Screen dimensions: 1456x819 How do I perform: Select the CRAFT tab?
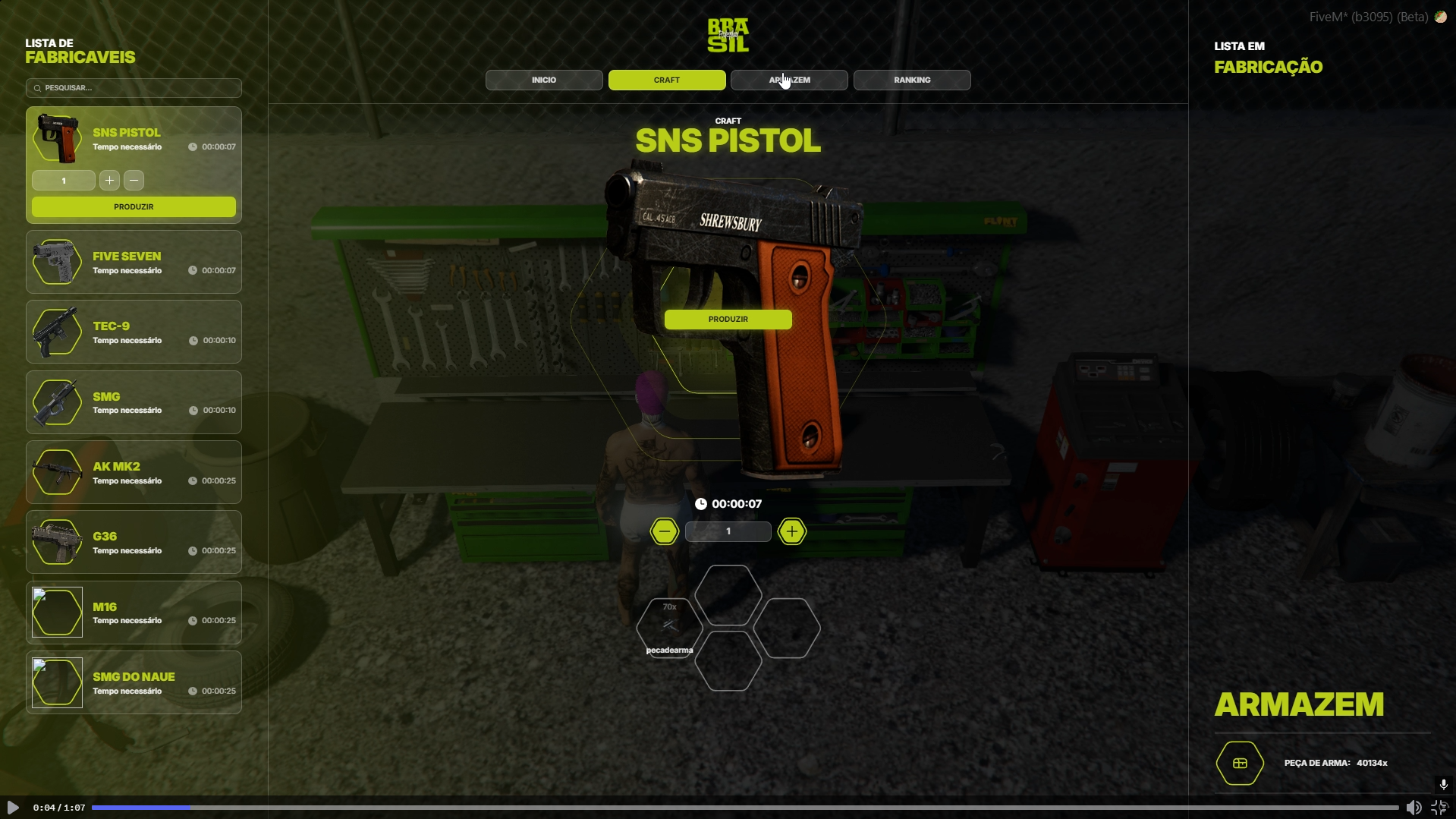[x=667, y=80]
